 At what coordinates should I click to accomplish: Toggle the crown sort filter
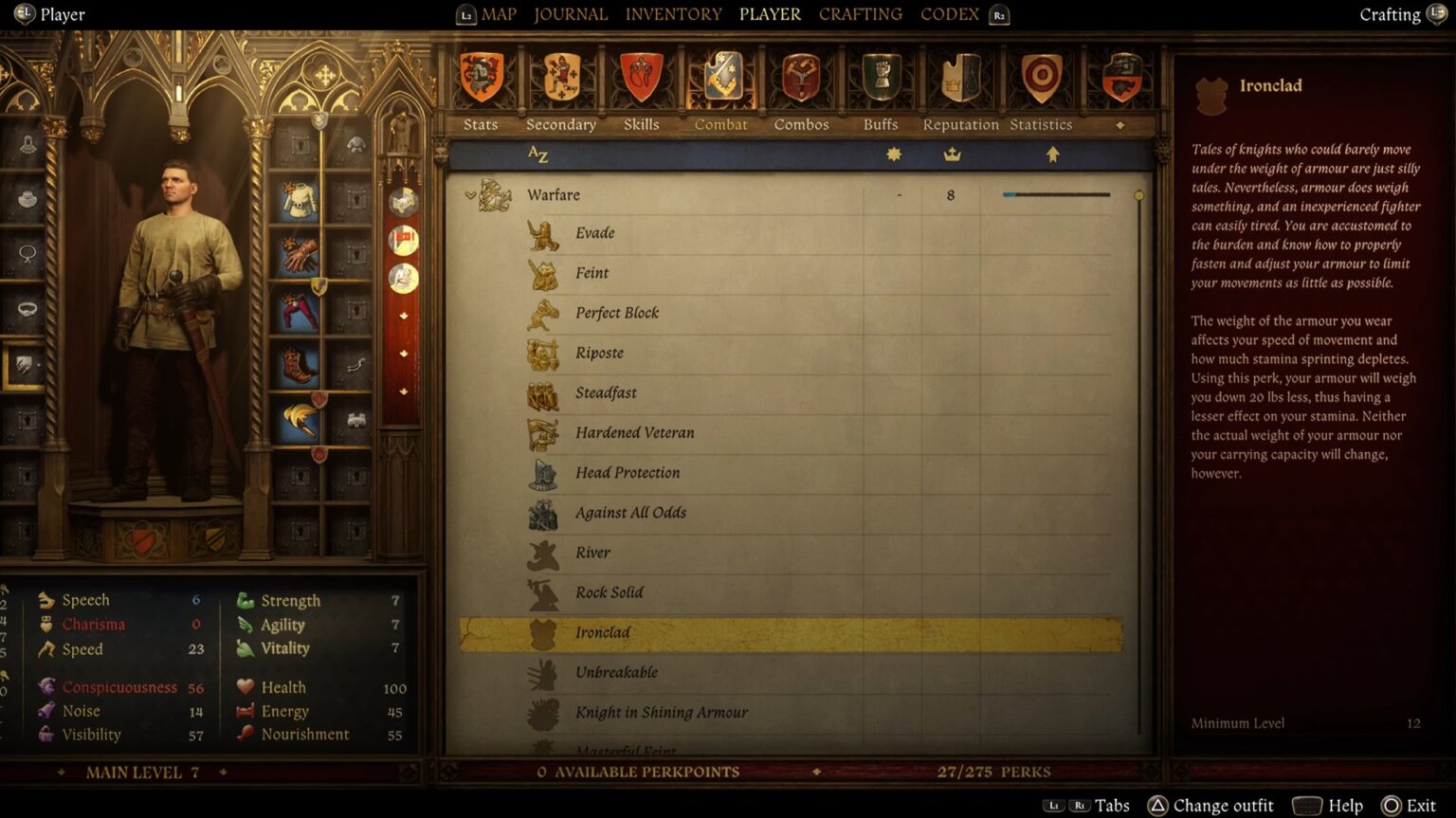pos(952,155)
